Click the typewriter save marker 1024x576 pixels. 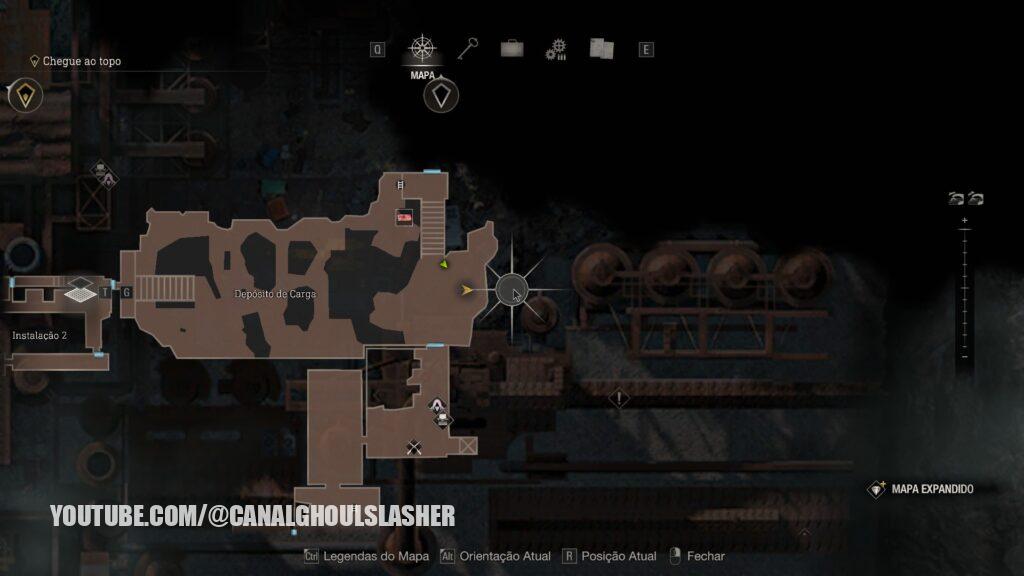tap(441, 420)
